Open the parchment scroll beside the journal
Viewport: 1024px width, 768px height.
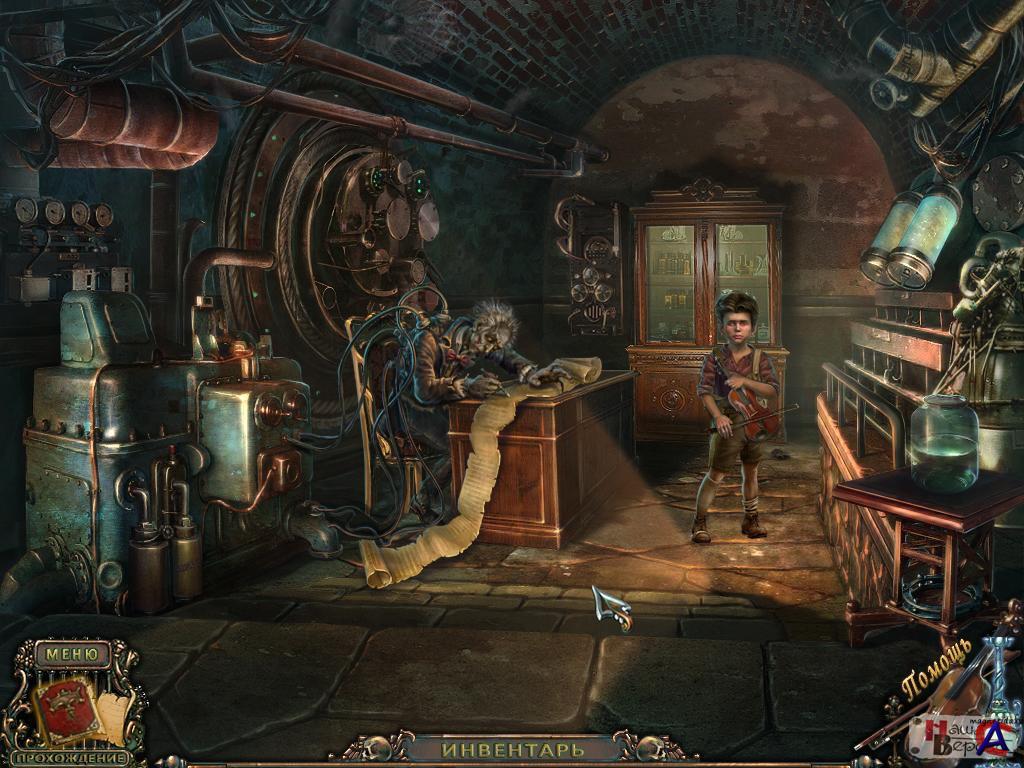click(x=114, y=716)
